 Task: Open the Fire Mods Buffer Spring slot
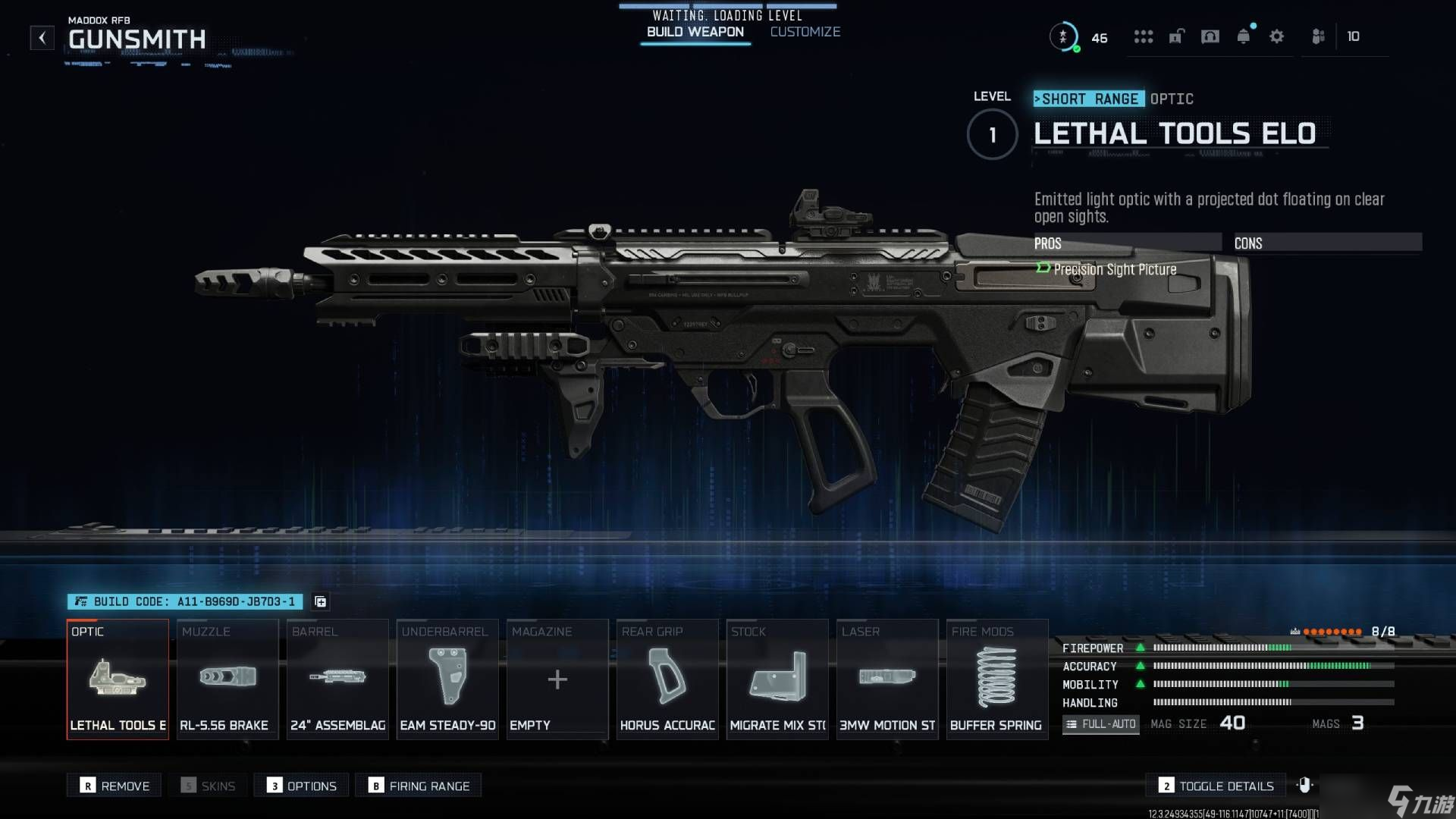point(997,679)
